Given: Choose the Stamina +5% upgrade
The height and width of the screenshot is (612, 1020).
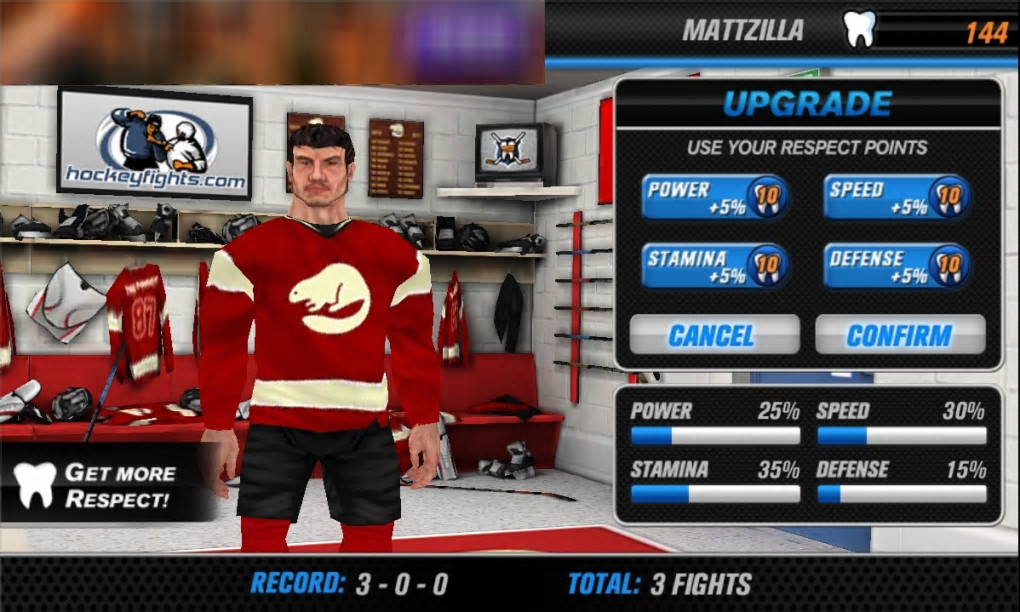Looking at the screenshot, I should click(715, 266).
